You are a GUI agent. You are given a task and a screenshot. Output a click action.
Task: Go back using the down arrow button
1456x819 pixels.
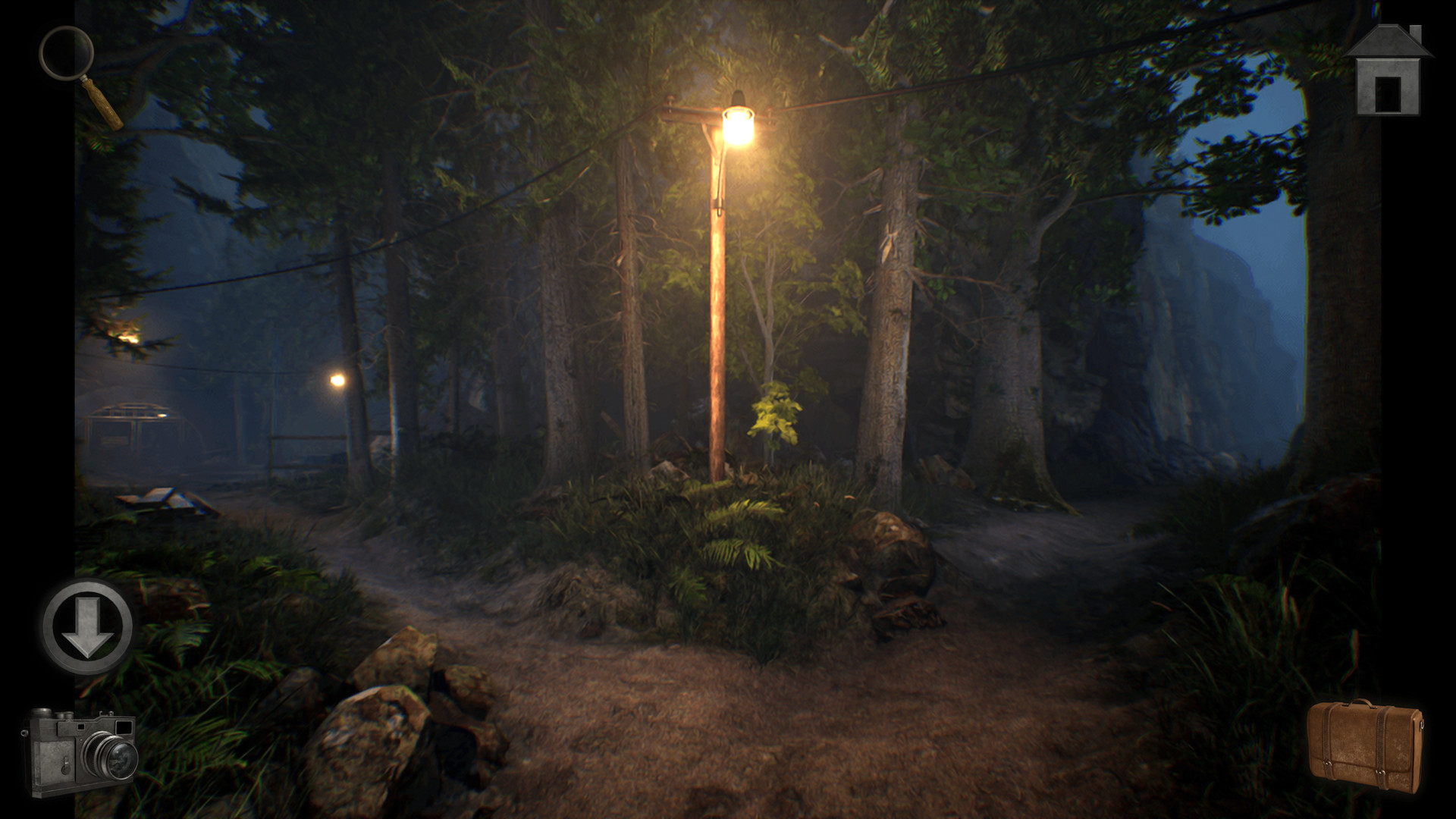tap(86, 626)
